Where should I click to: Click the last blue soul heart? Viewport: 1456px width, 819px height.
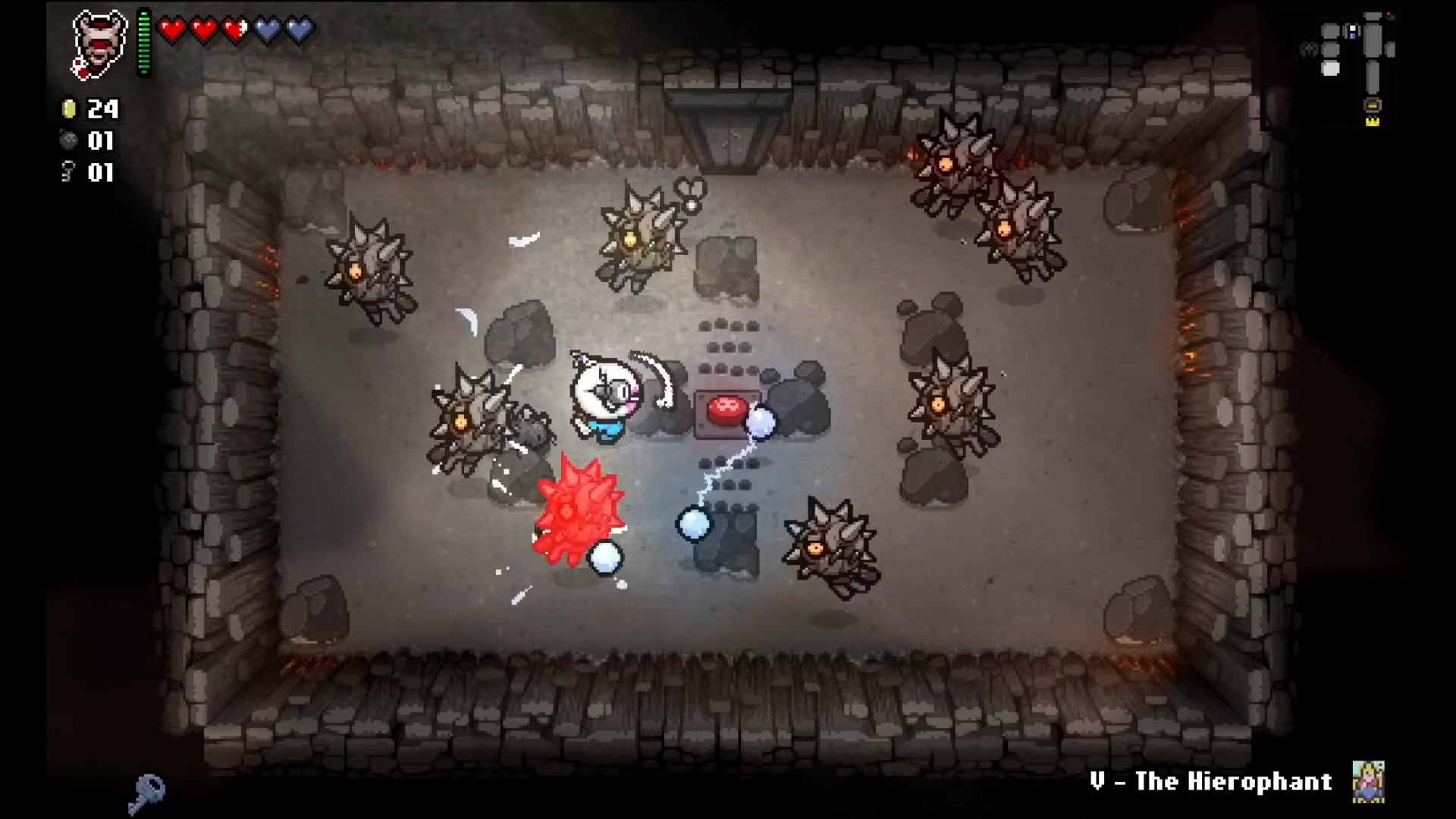click(x=300, y=29)
